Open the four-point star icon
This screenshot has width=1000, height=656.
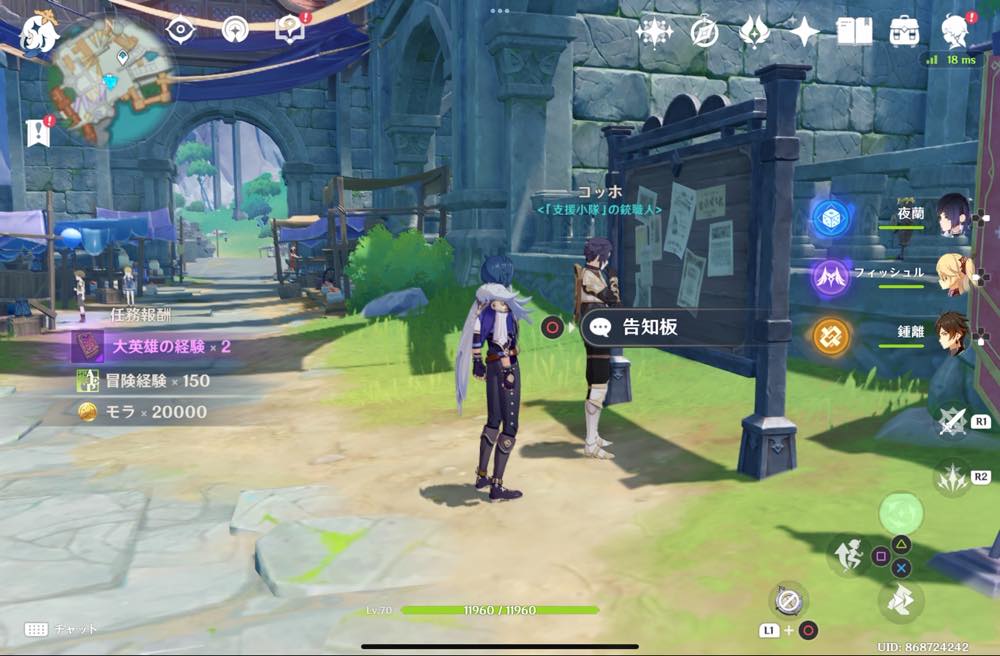click(x=804, y=32)
